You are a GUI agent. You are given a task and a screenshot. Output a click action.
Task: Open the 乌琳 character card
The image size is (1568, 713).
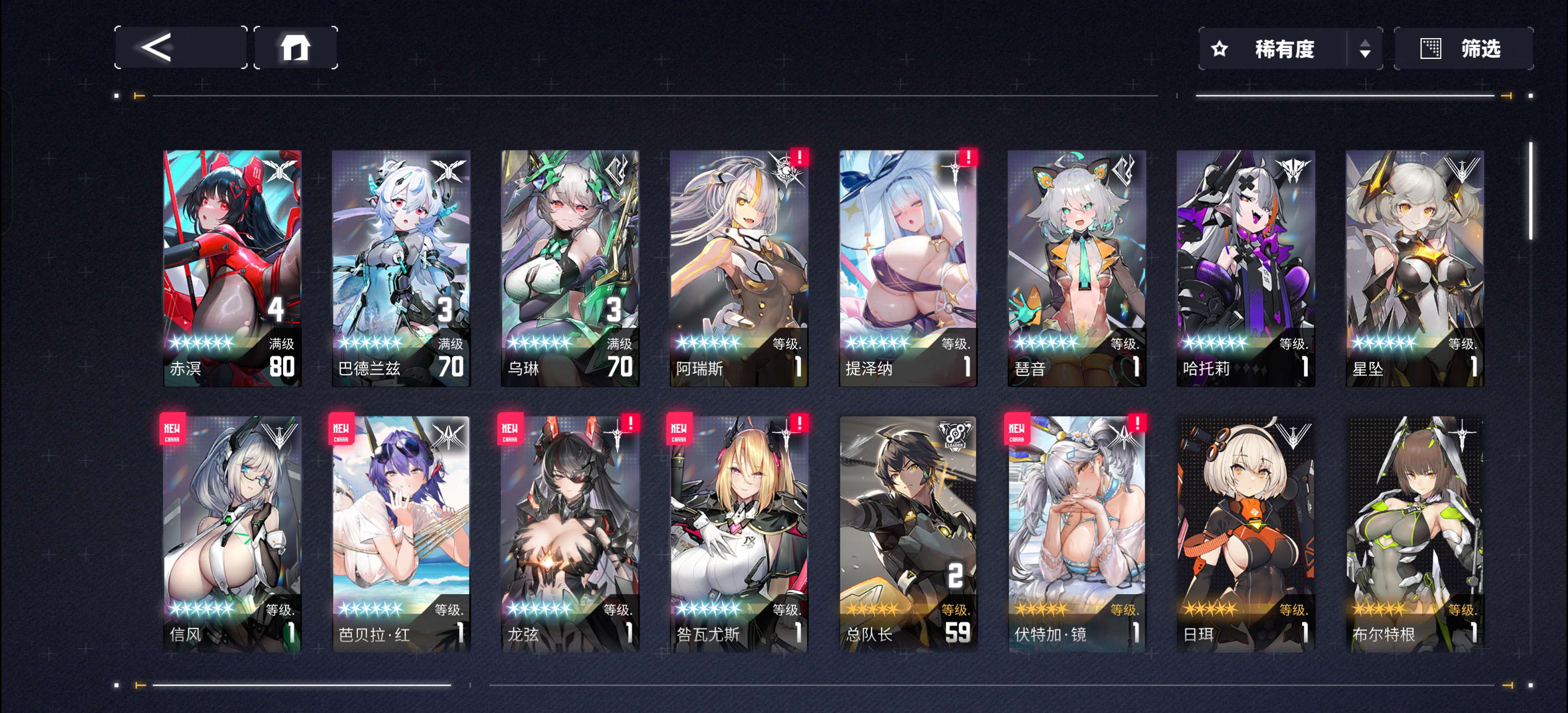tap(570, 268)
